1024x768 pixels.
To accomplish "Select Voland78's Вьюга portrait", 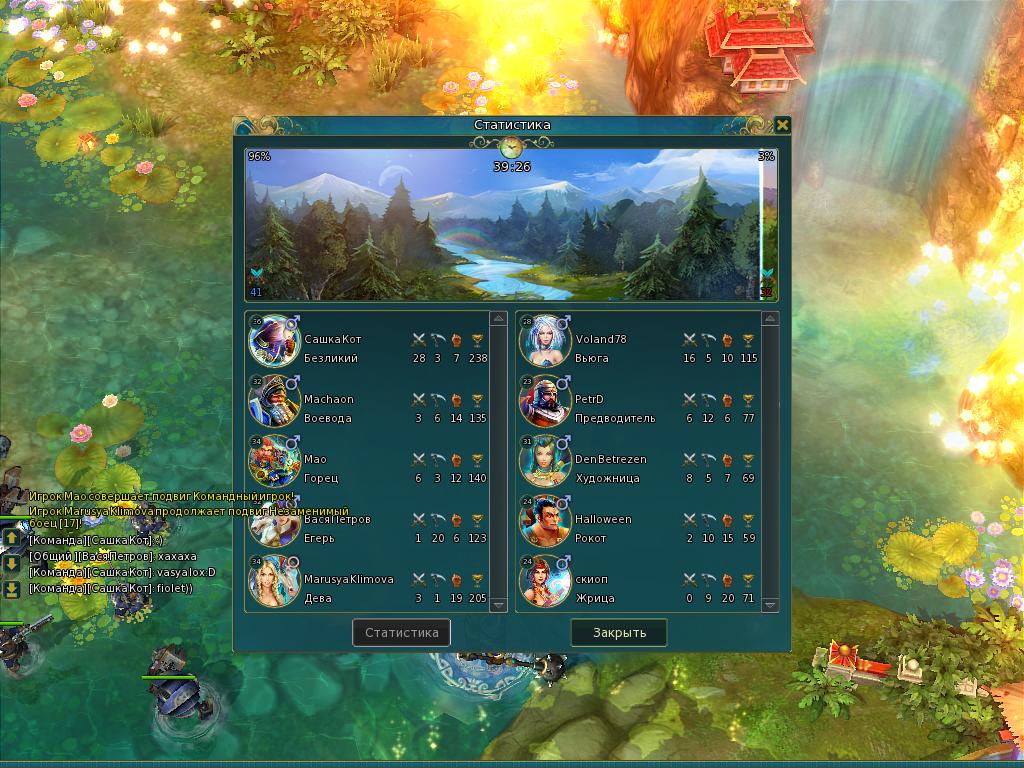I will [544, 341].
